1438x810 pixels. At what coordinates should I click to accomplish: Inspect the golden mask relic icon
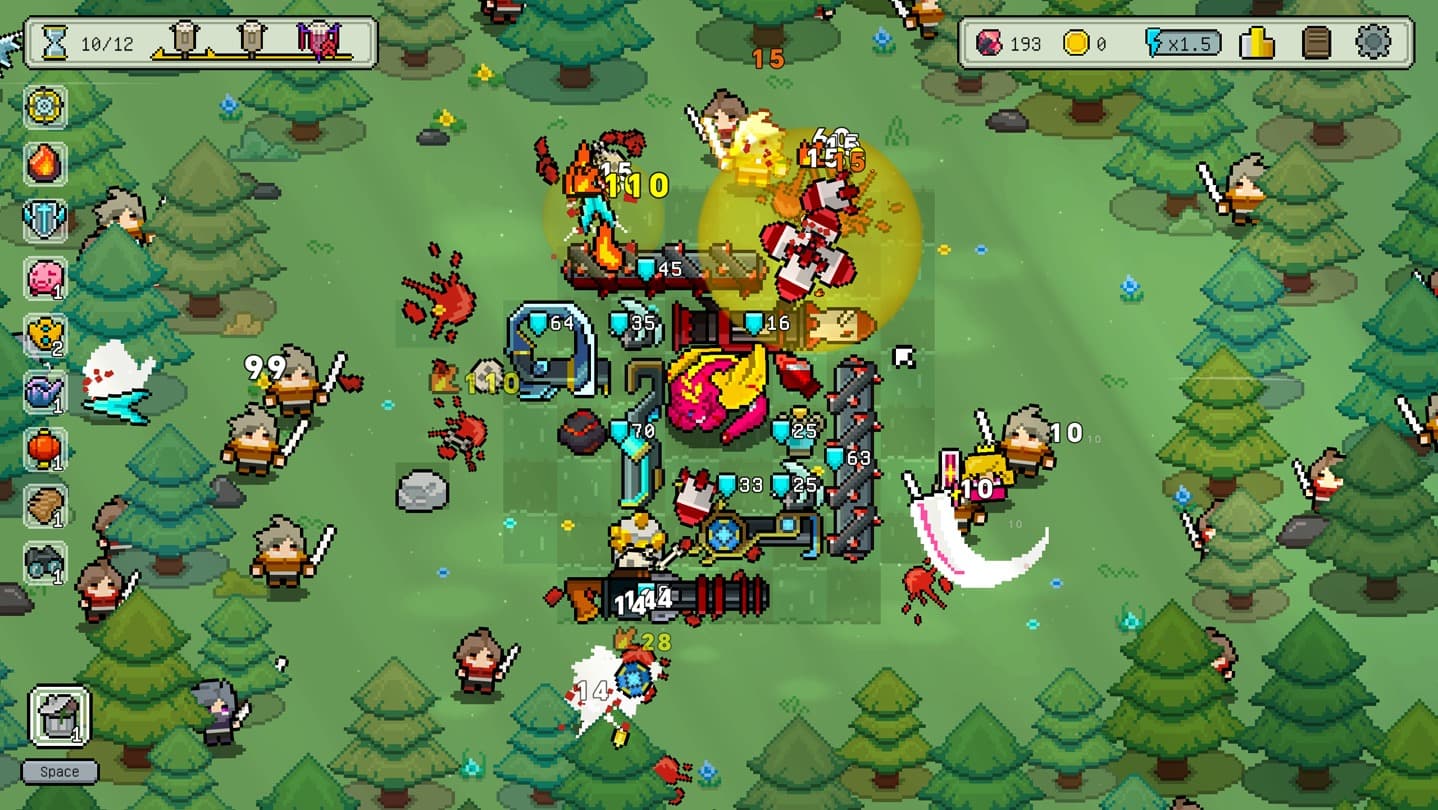[x=45, y=334]
